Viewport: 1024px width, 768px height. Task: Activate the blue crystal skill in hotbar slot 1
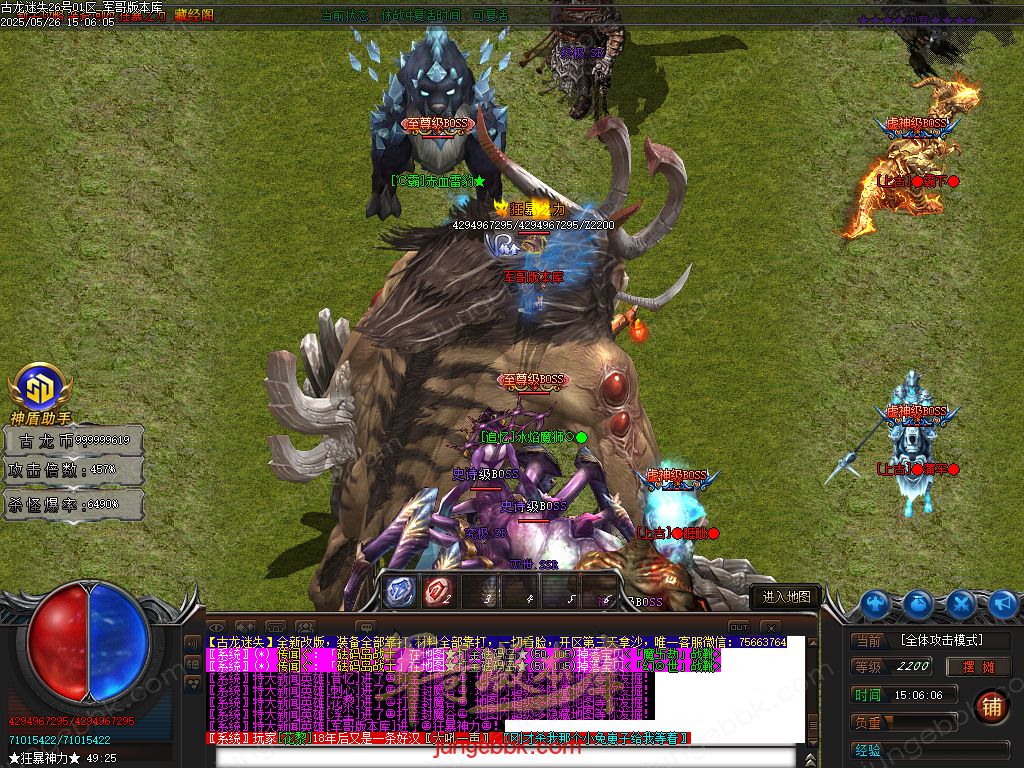(400, 592)
